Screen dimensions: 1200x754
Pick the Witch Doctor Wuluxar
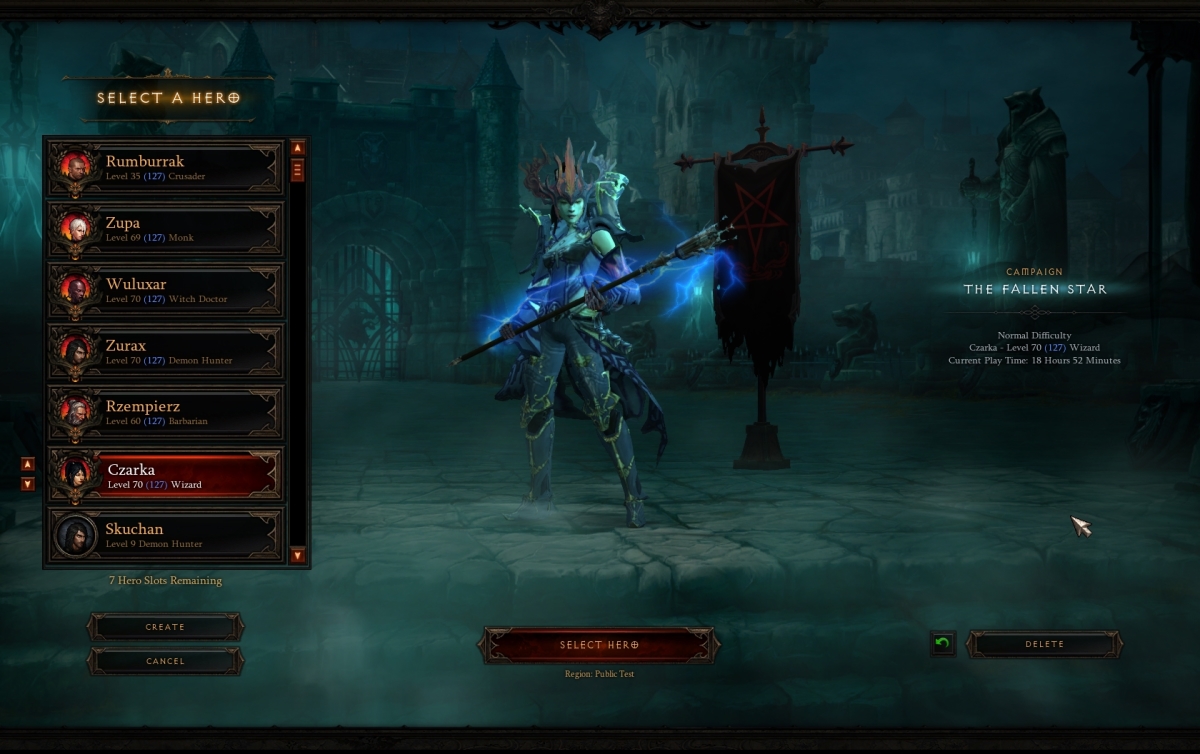(166, 290)
